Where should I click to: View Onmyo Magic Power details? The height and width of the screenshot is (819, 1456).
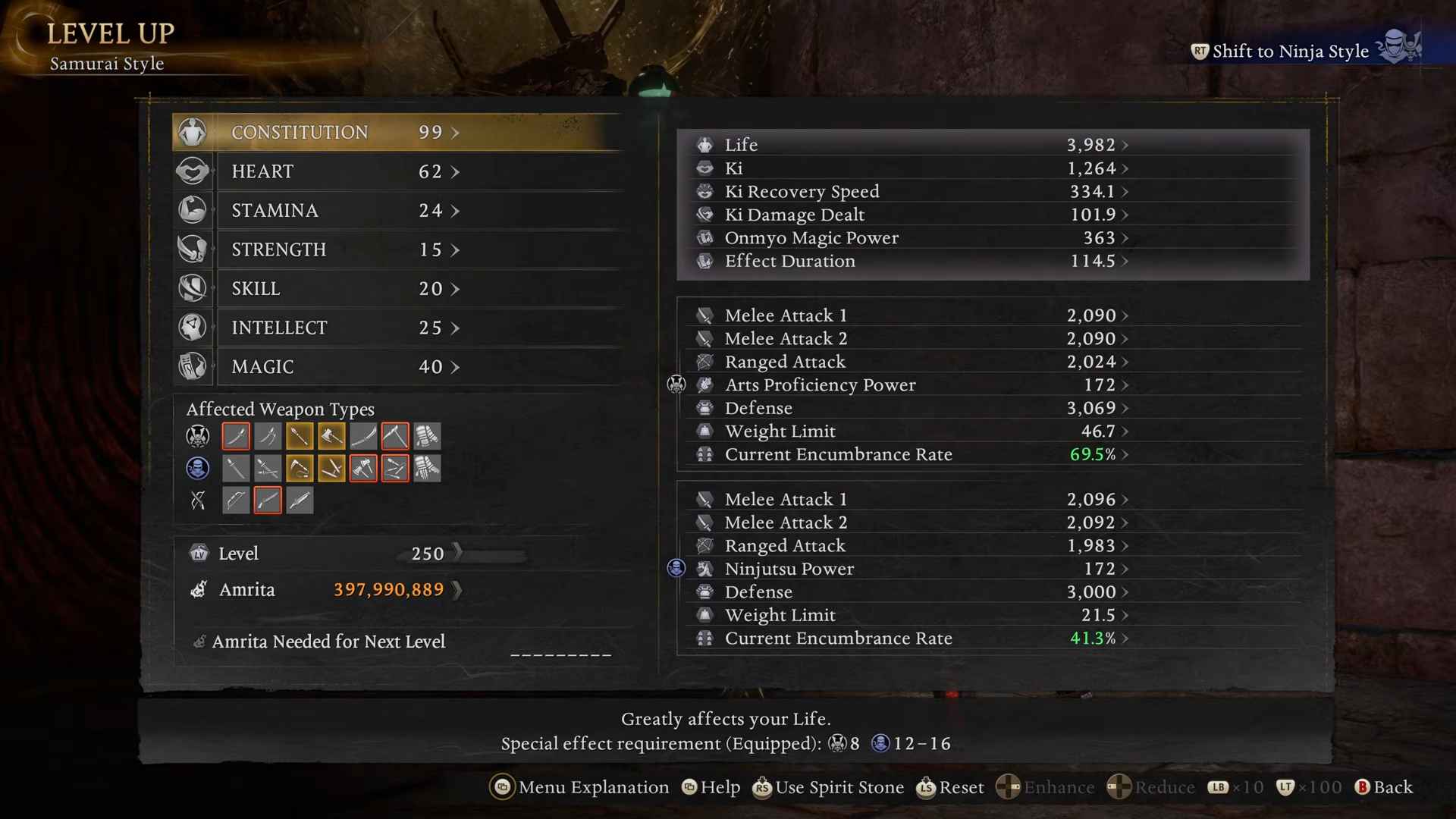pyautogui.click(x=910, y=238)
